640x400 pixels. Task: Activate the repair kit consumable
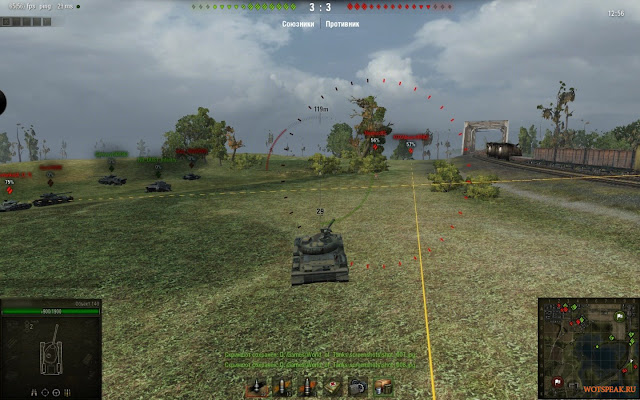click(x=358, y=387)
